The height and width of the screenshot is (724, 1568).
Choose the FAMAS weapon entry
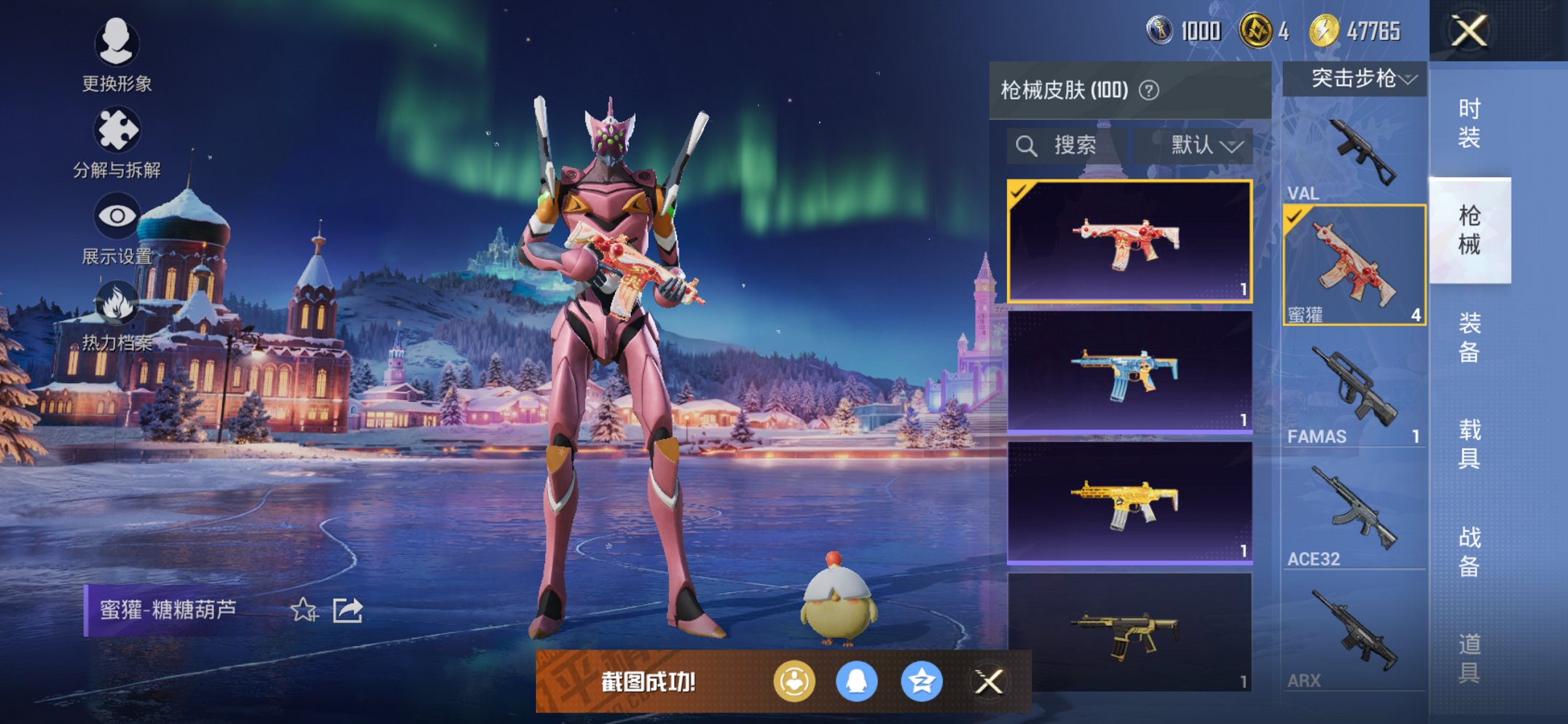click(x=1354, y=393)
